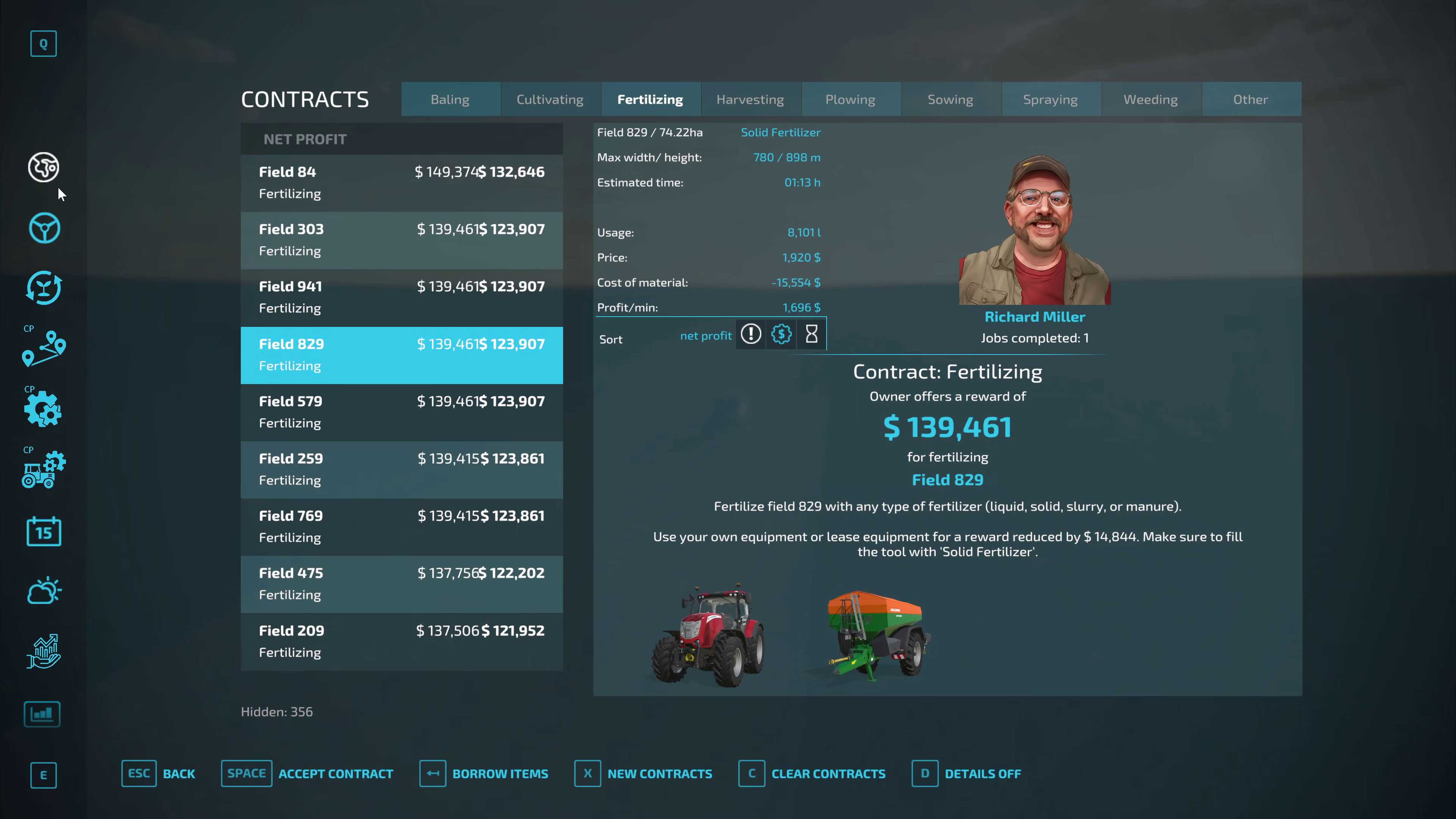Open the crop rotation sidebar icon
The image size is (1456, 819).
click(x=44, y=289)
